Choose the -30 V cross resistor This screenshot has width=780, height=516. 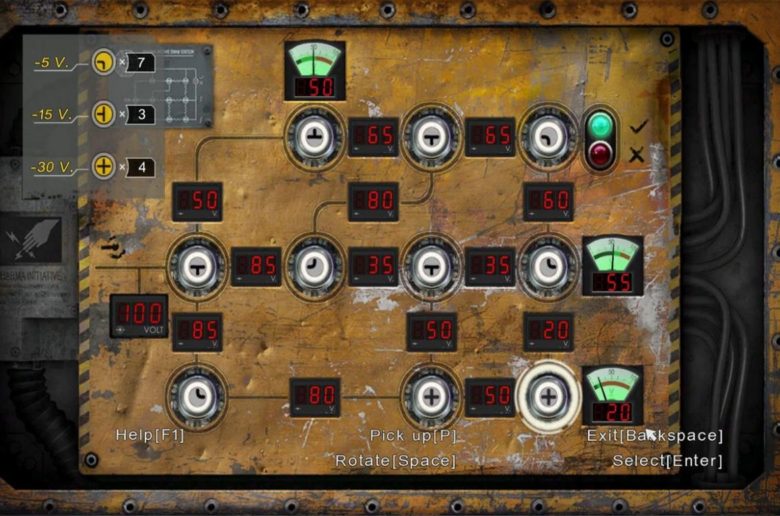coord(103,165)
